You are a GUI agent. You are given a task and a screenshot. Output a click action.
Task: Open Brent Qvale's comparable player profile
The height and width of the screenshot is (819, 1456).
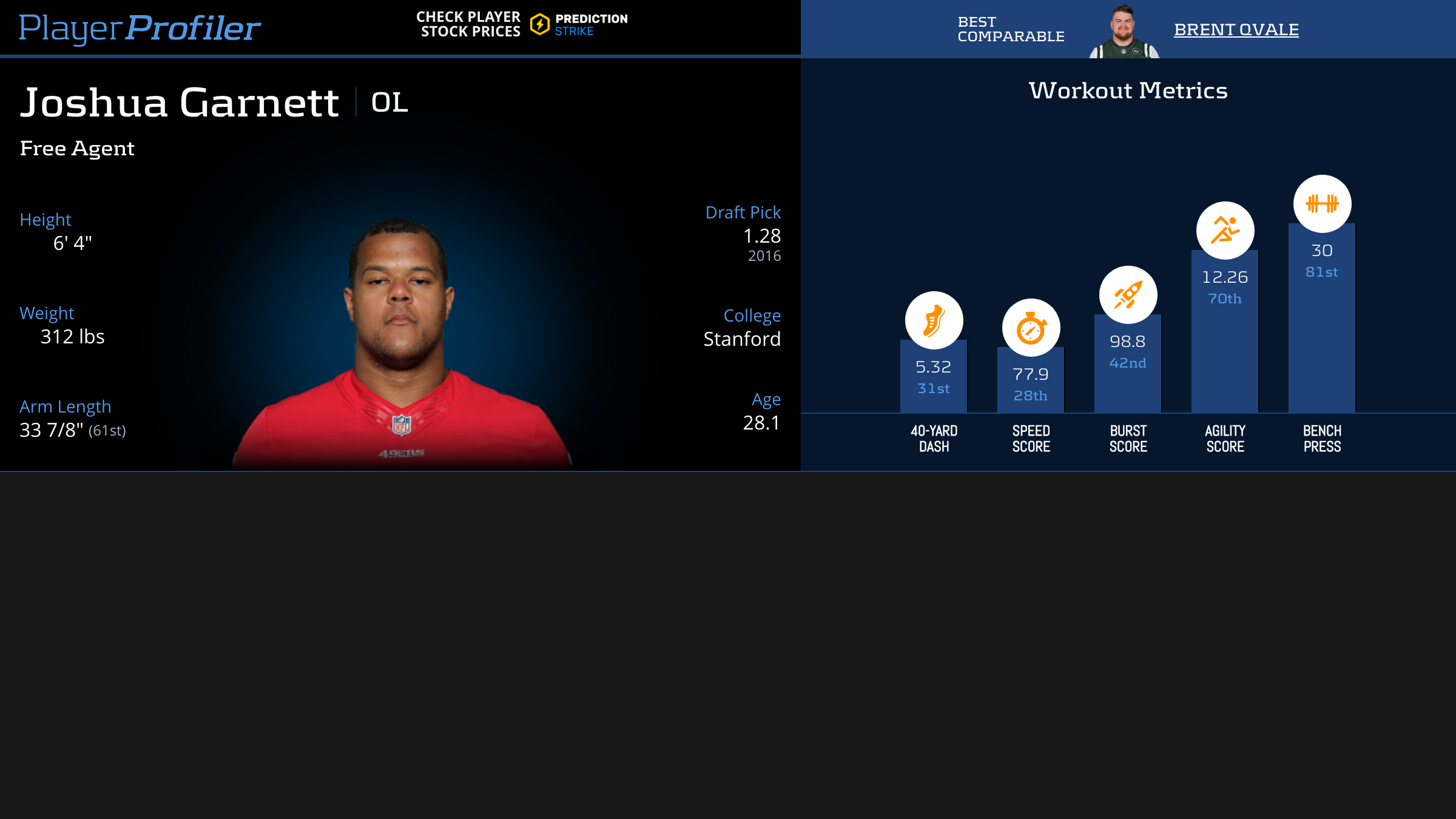pos(1236,29)
